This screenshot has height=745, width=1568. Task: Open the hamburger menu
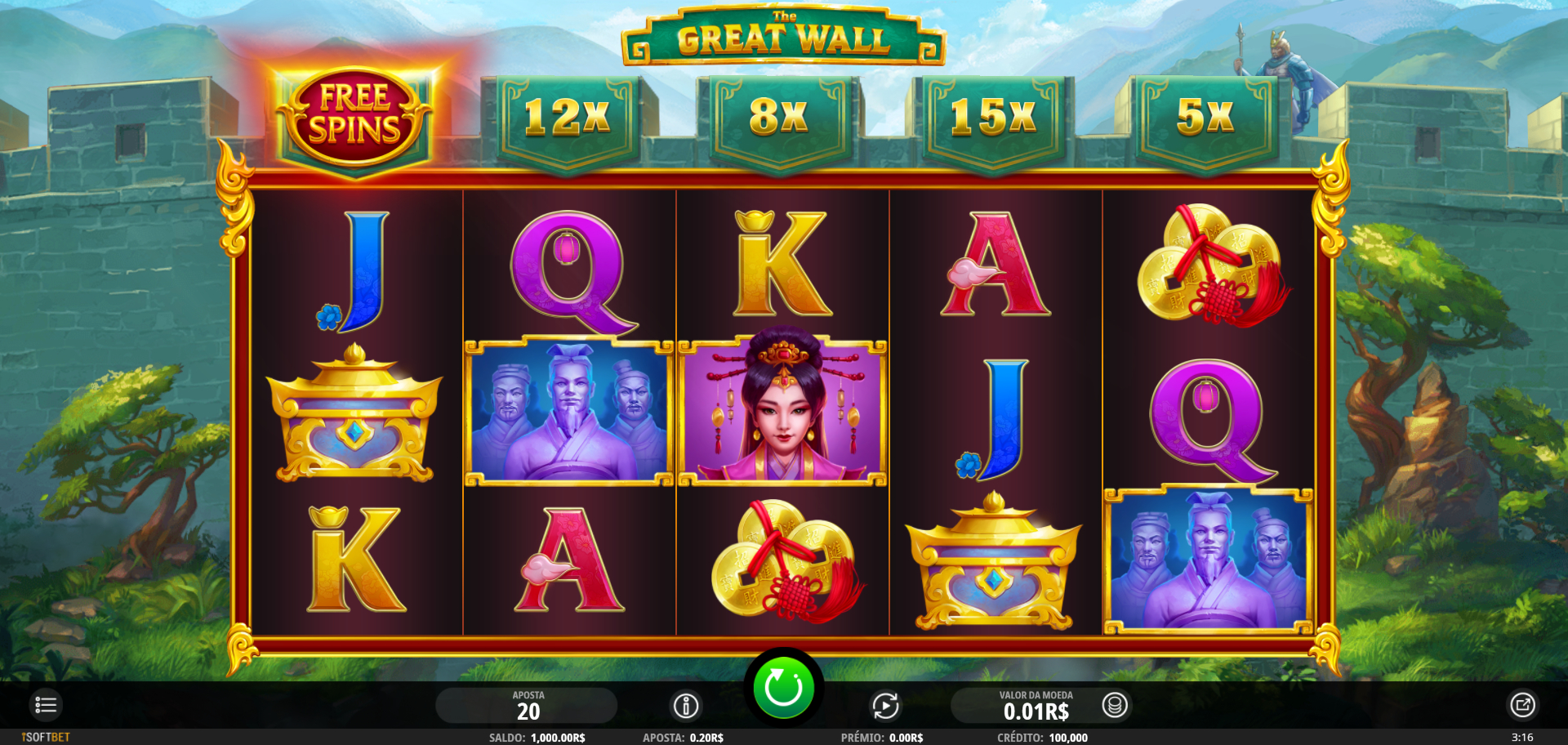pyautogui.click(x=46, y=705)
